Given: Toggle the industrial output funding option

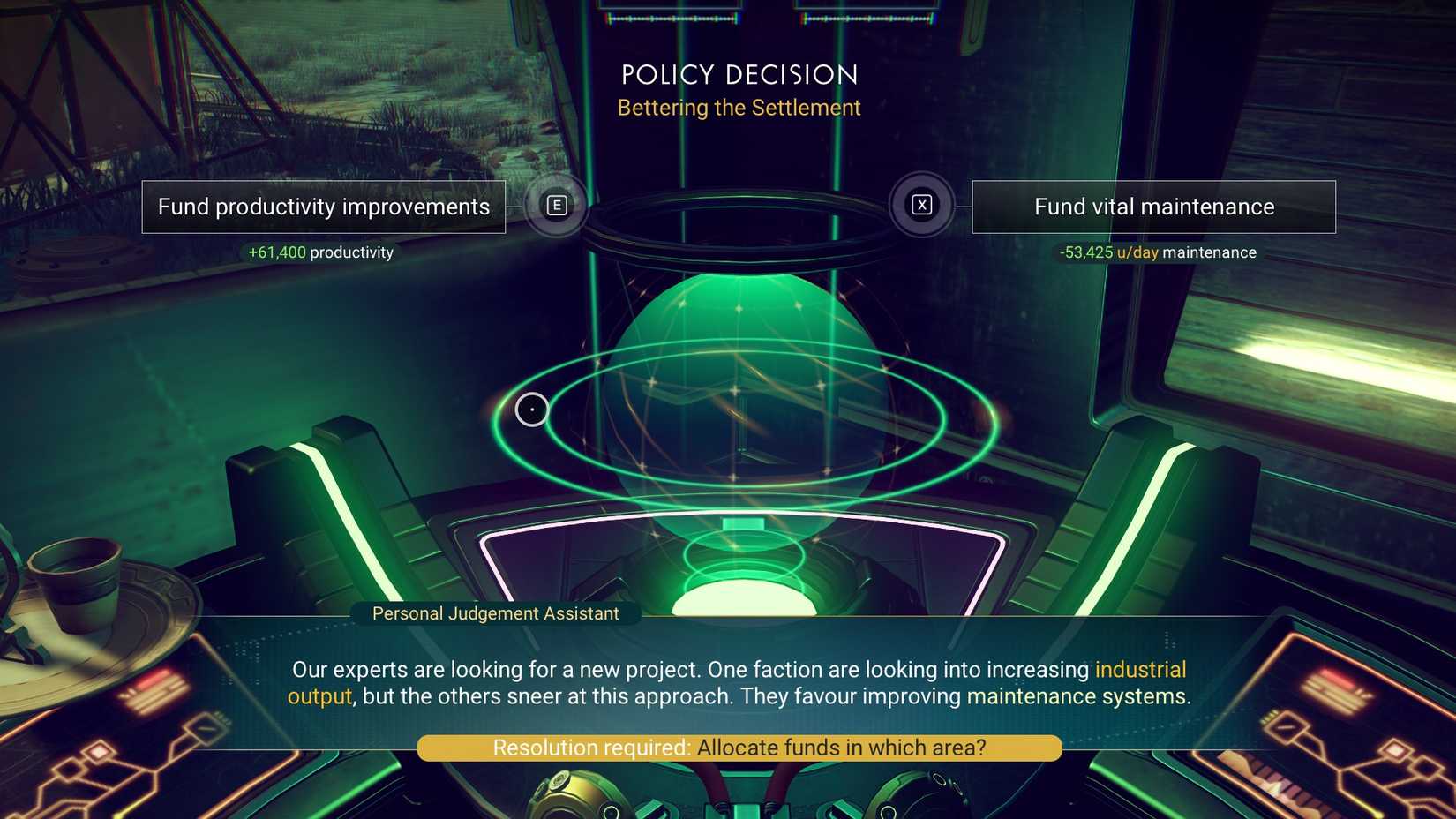Looking at the screenshot, I should [1140, 669].
